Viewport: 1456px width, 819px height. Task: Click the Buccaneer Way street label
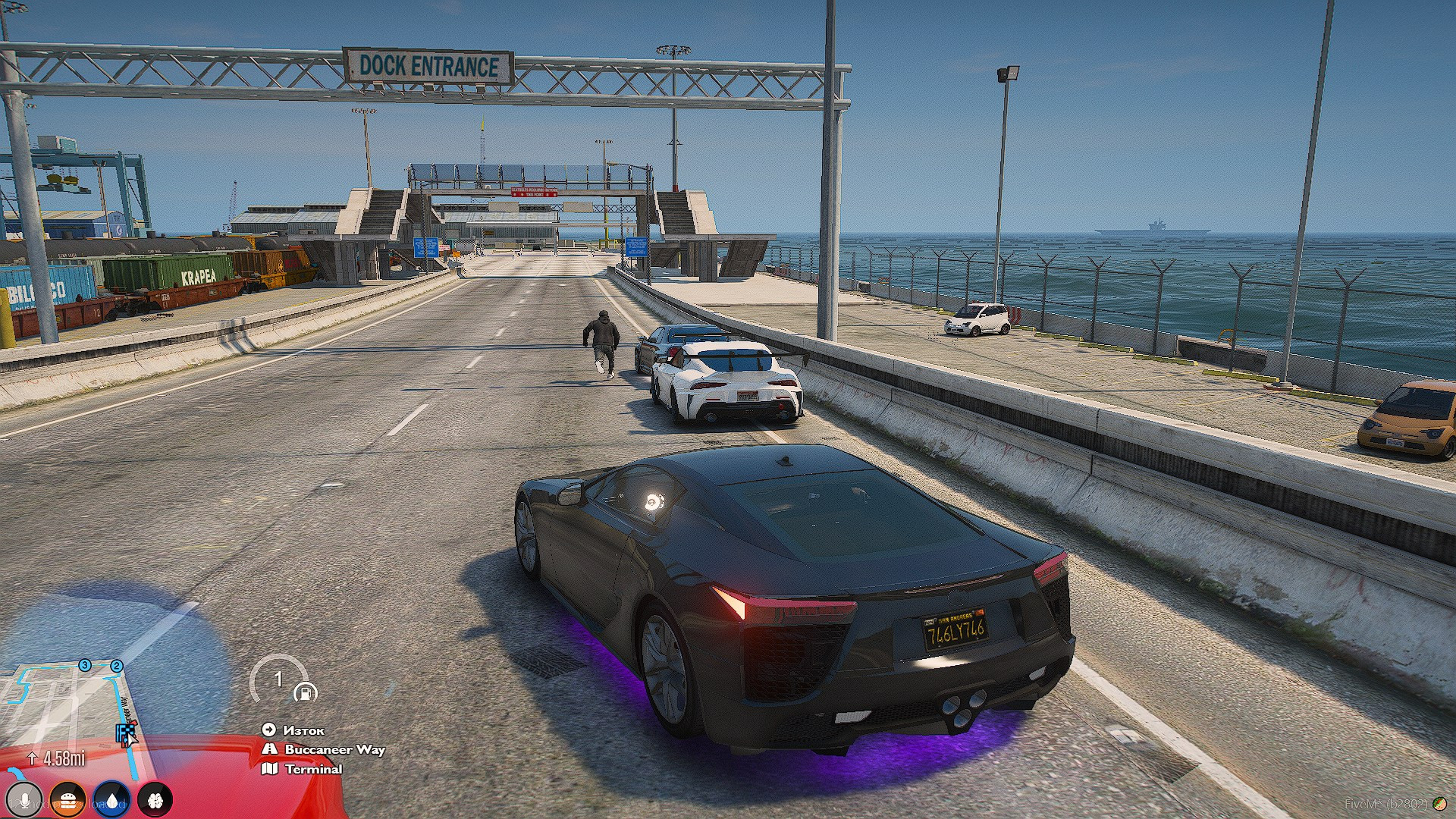click(x=334, y=749)
